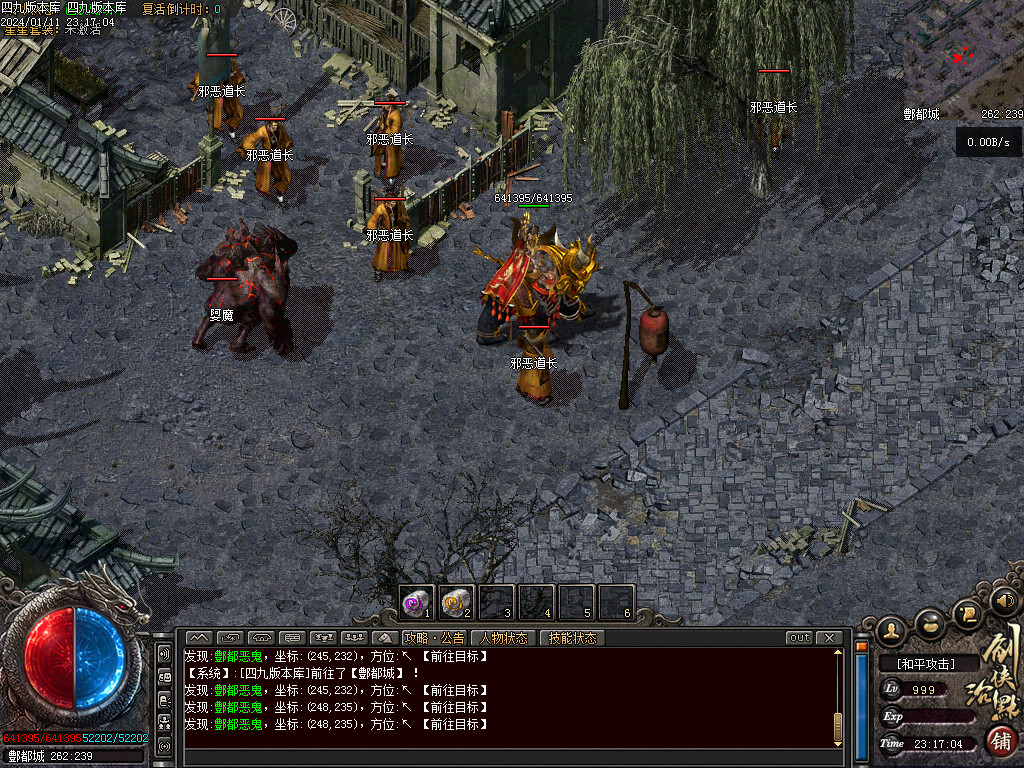This screenshot has width=1024, height=768.
Task: Open the character portrait menu icon
Action: pyautogui.click(x=890, y=630)
